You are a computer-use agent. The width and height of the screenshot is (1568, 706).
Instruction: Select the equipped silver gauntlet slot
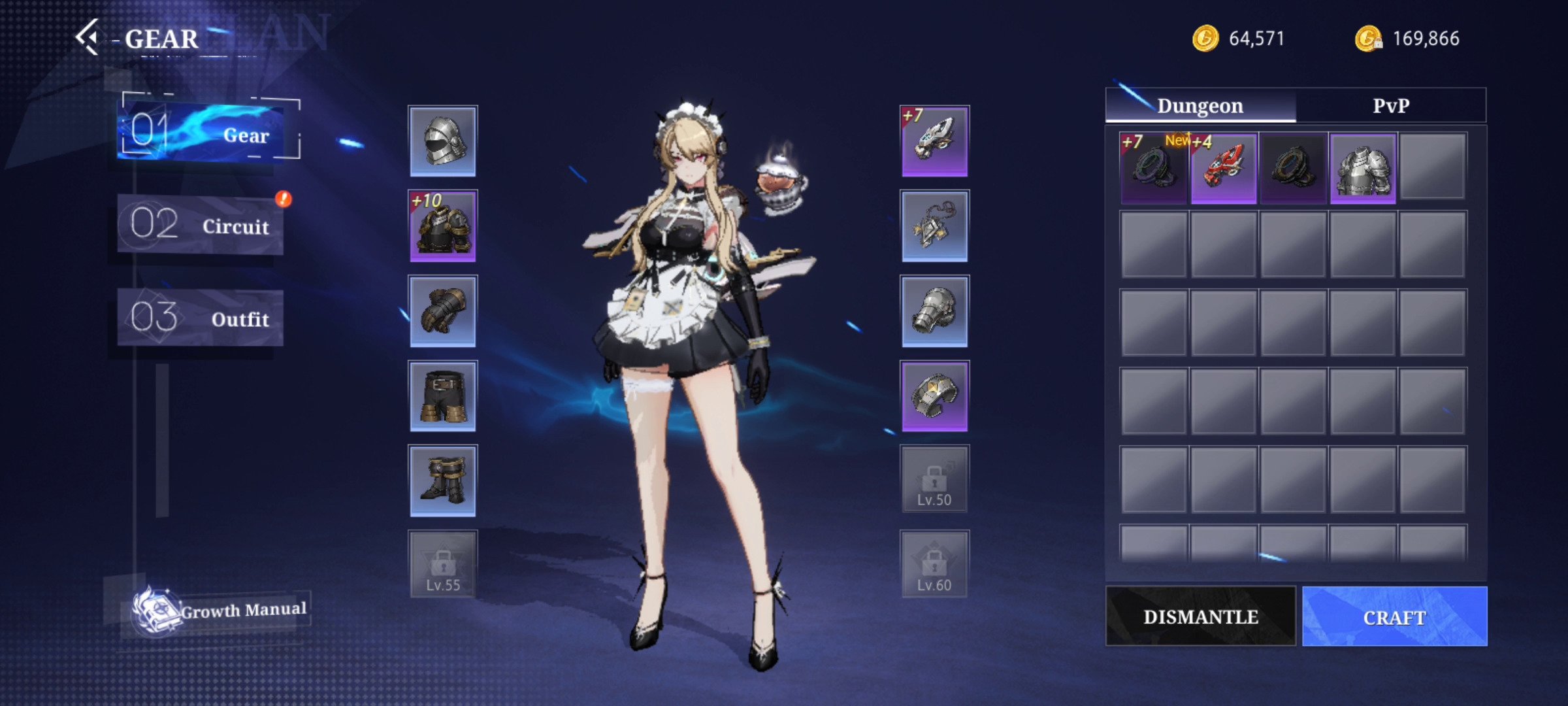point(934,311)
